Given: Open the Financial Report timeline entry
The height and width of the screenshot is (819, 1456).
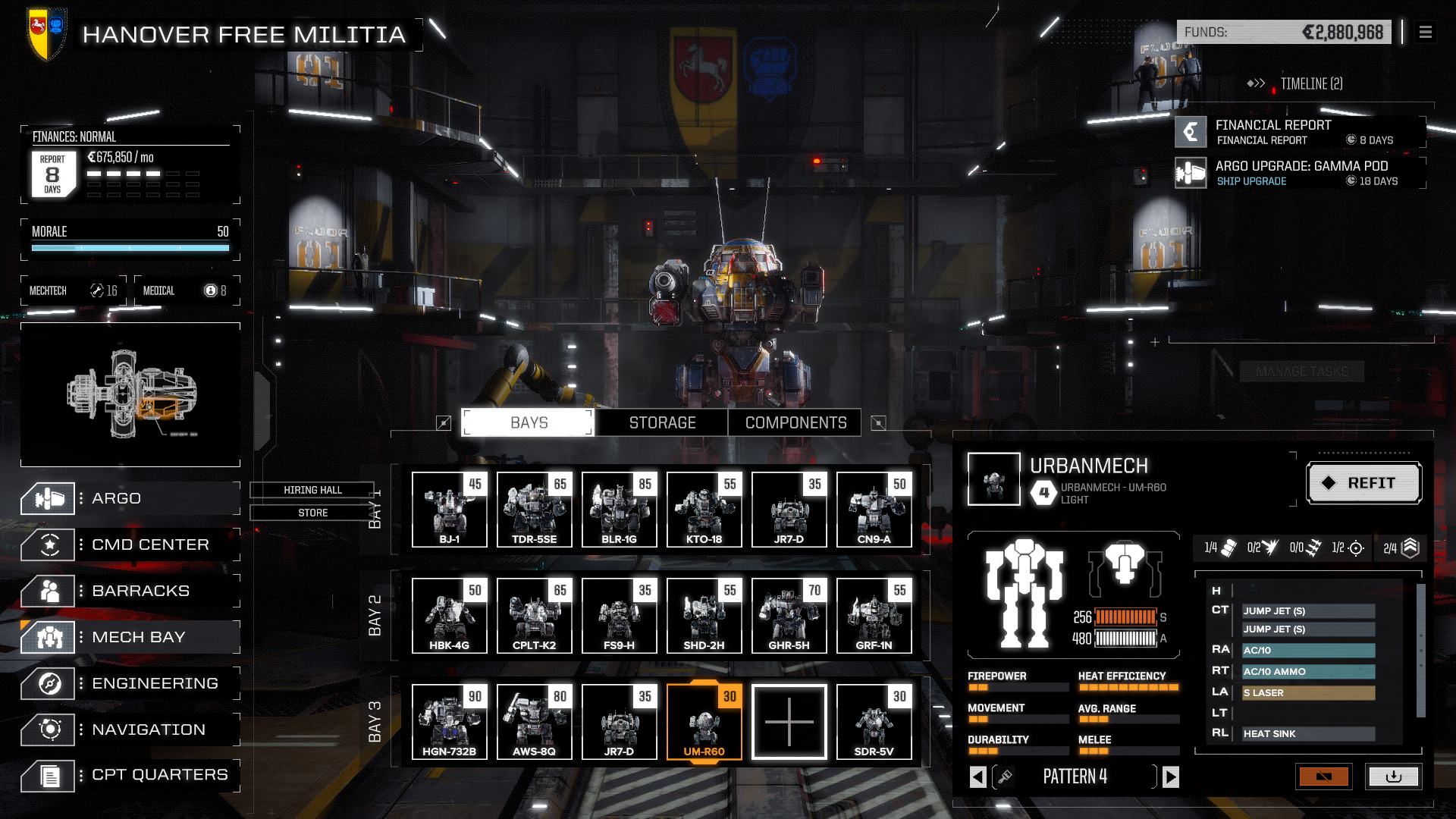Looking at the screenshot, I should [1300, 132].
